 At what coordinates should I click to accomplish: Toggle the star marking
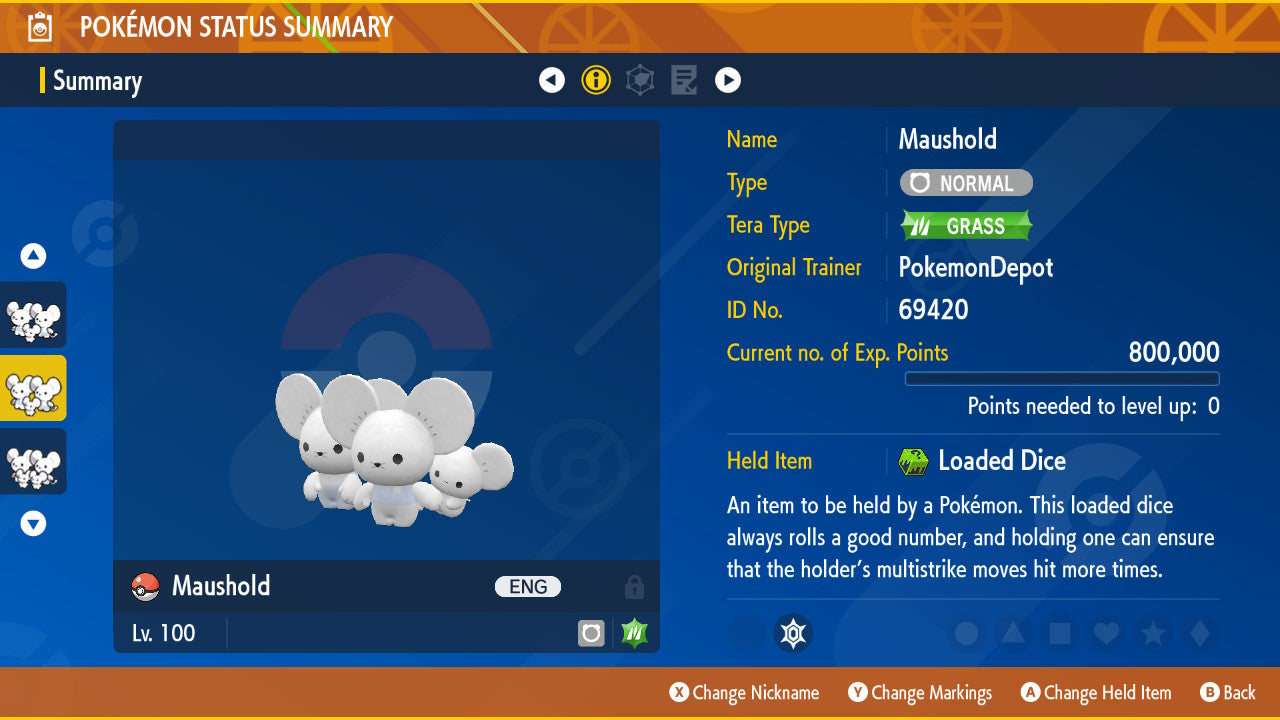click(x=1153, y=633)
